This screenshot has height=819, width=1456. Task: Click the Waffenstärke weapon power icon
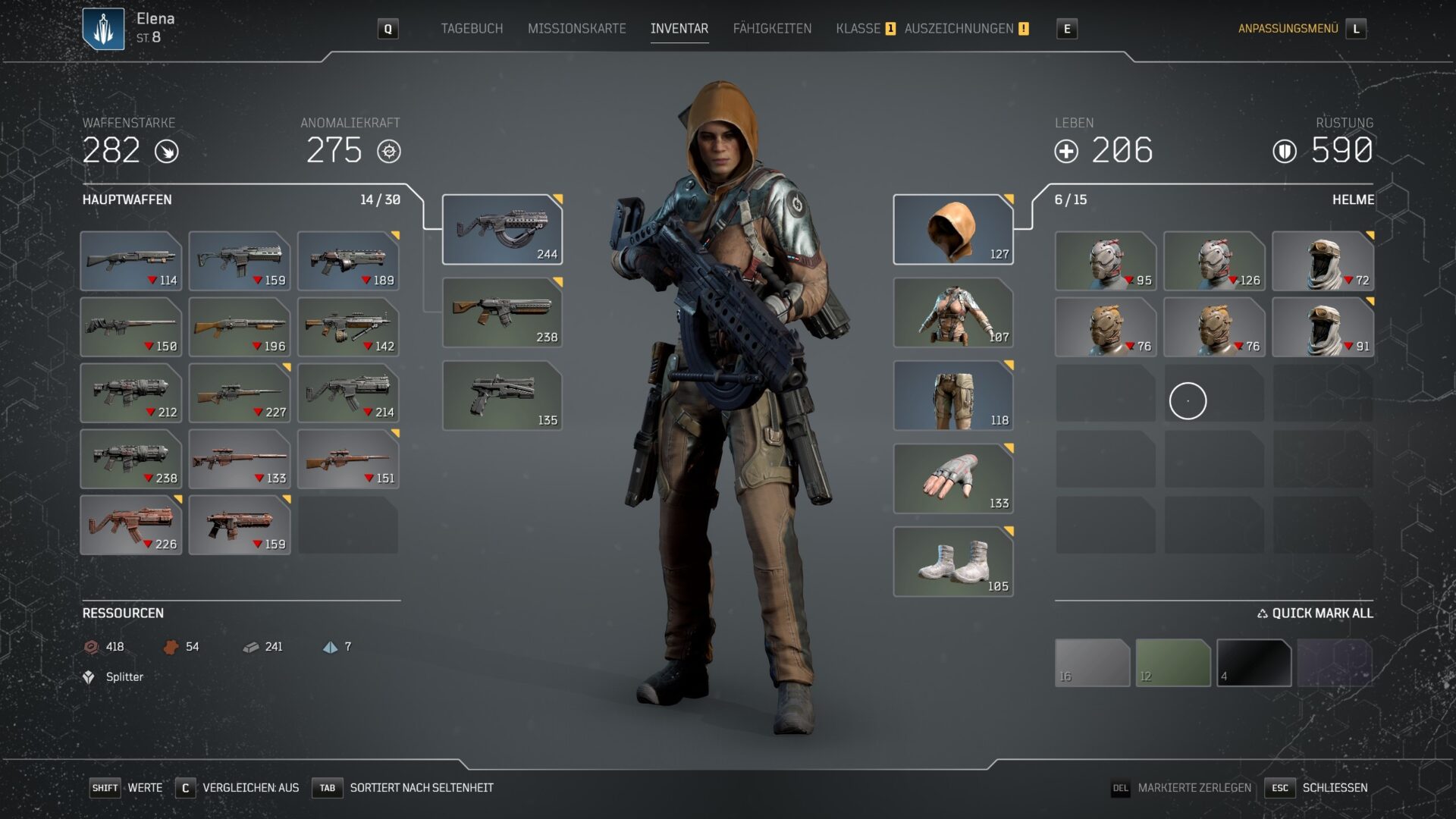(167, 151)
